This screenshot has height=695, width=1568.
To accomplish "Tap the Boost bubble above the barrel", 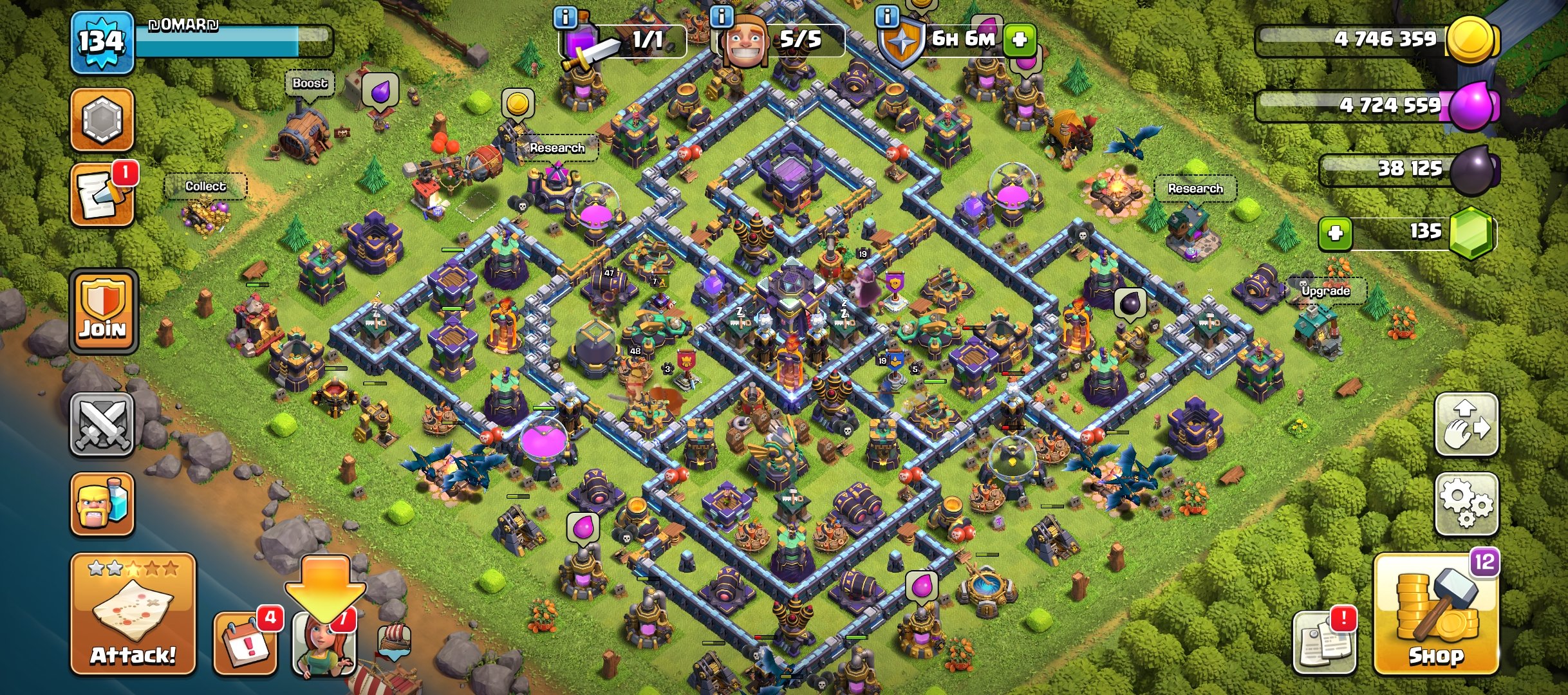I will click(310, 84).
